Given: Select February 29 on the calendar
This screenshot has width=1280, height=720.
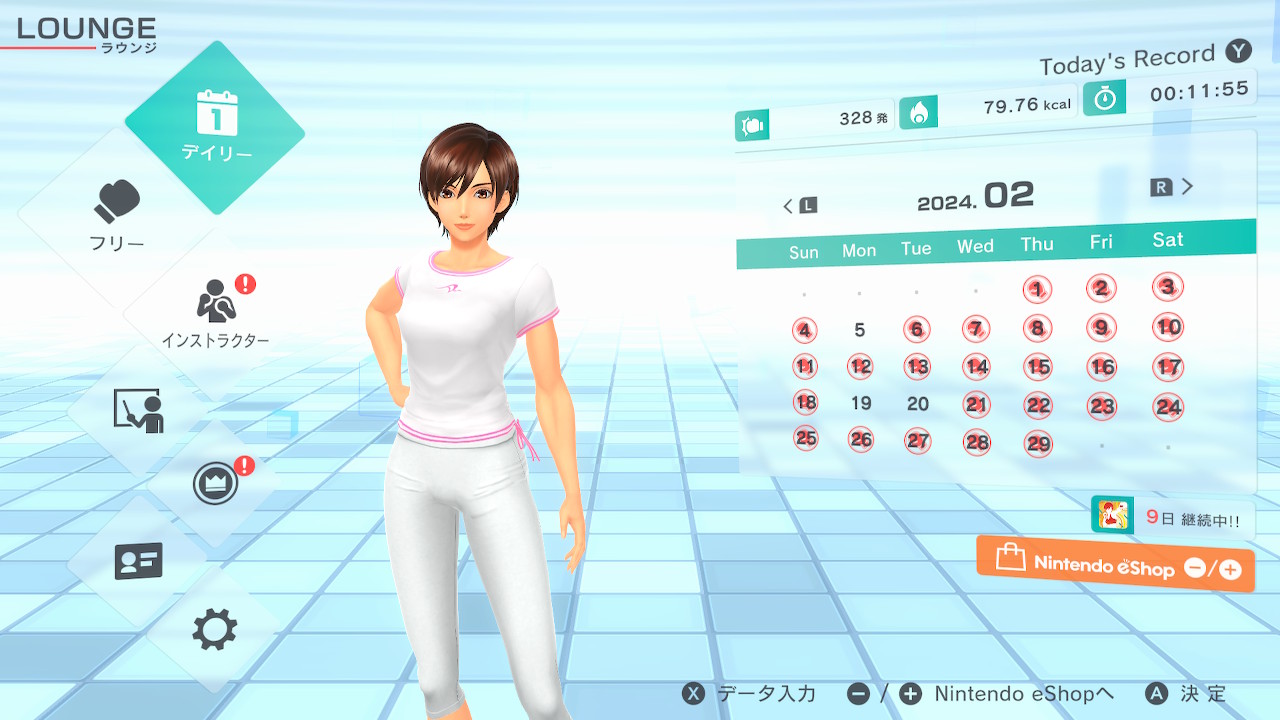Looking at the screenshot, I should coord(1039,443).
